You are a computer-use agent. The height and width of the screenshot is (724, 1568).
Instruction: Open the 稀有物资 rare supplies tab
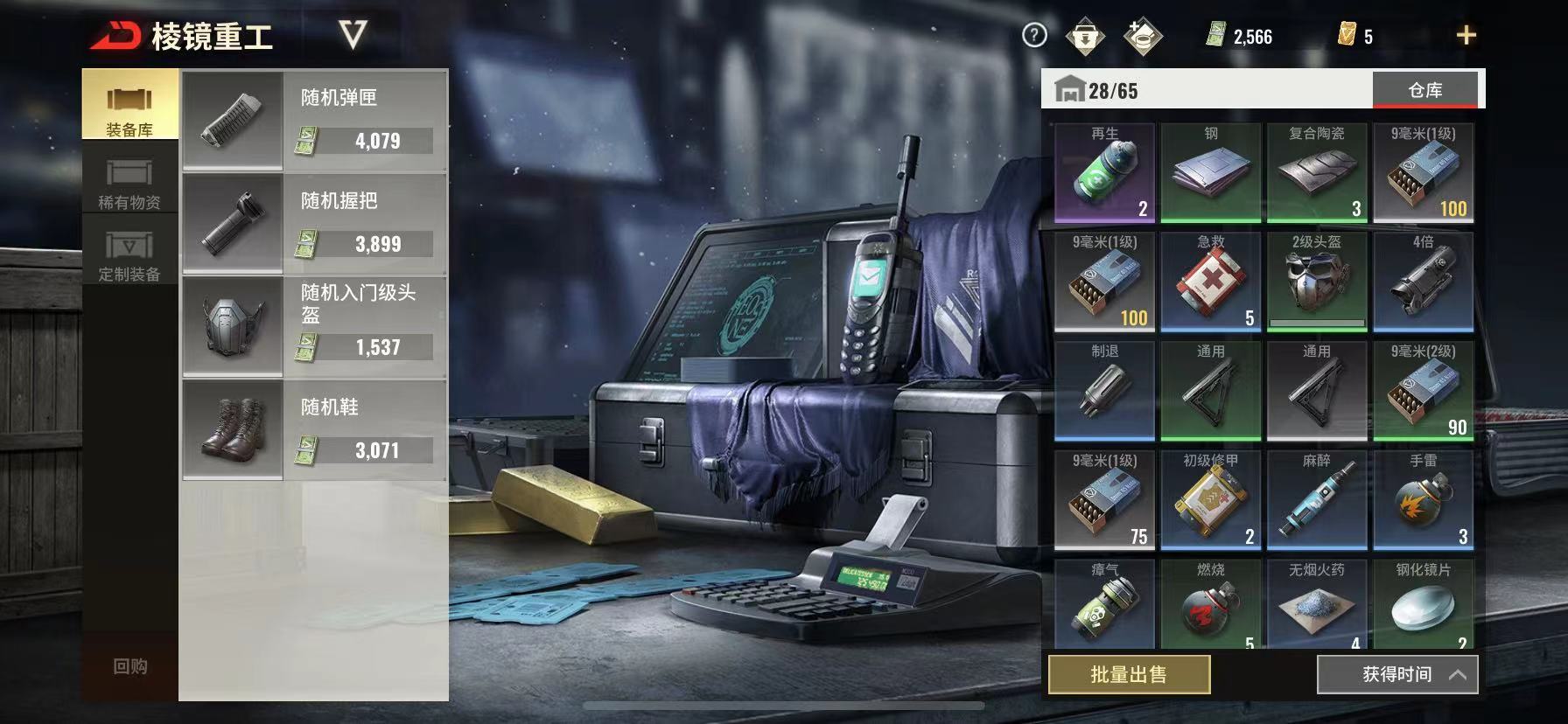(129, 182)
